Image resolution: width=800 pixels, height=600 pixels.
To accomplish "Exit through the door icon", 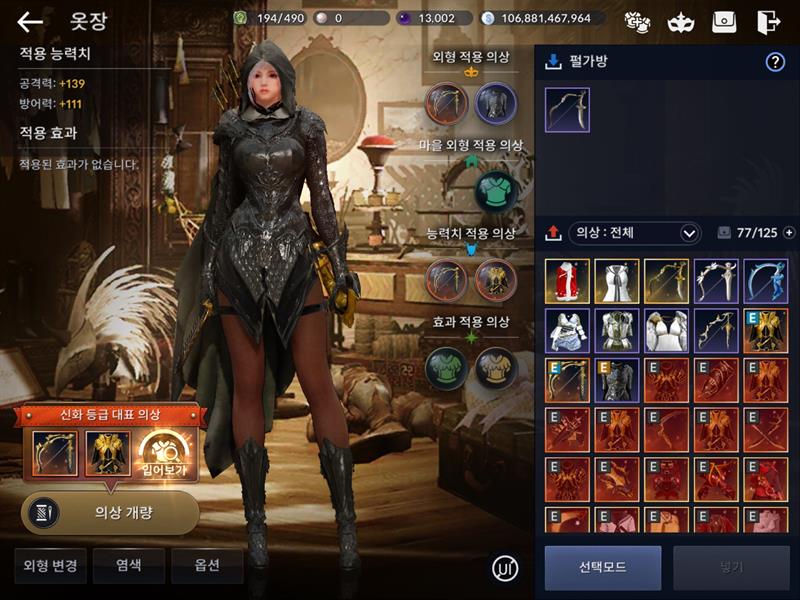I will point(767,22).
